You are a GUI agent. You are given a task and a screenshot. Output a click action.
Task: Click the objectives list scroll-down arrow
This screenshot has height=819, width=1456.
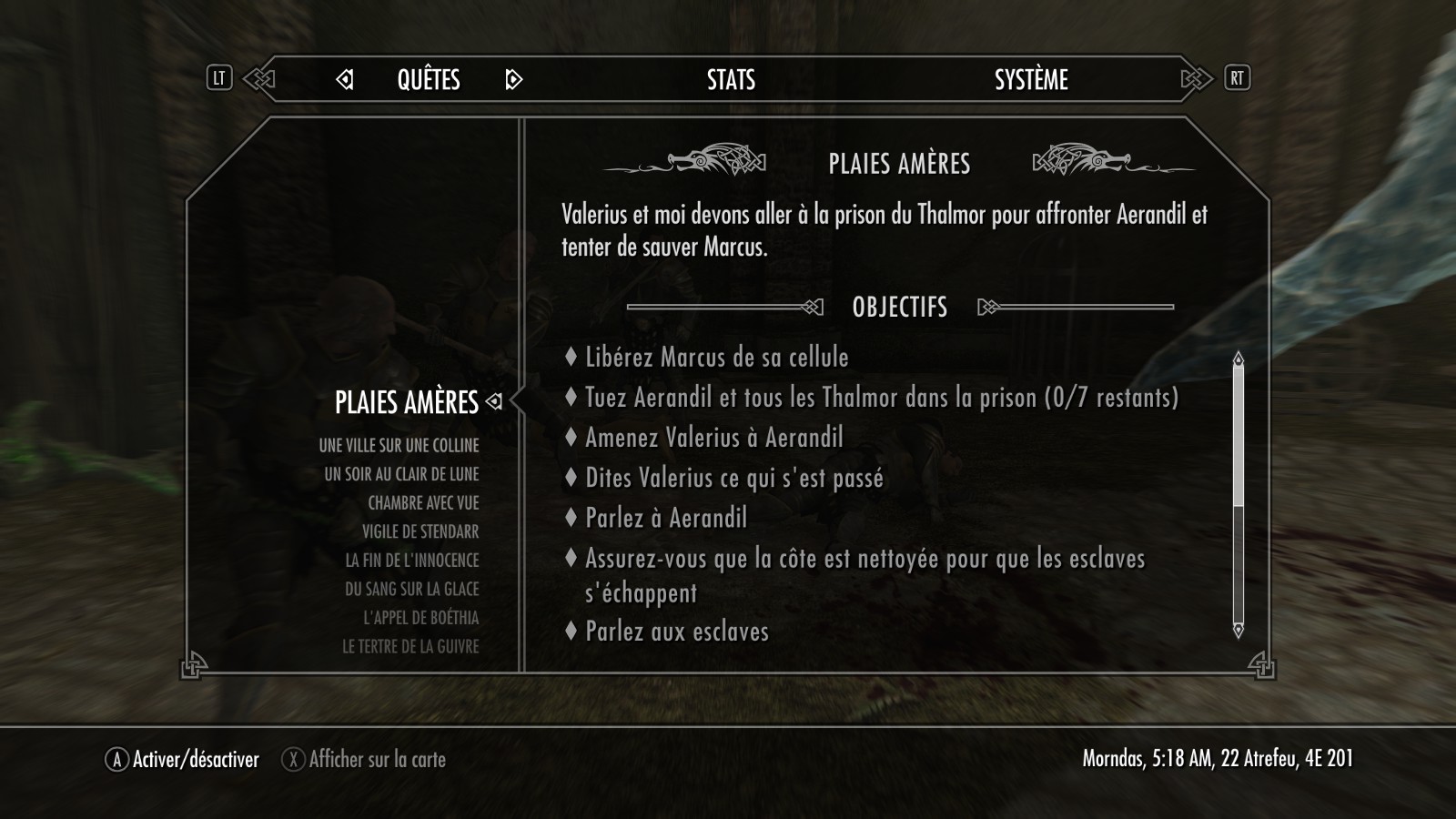click(x=1238, y=630)
